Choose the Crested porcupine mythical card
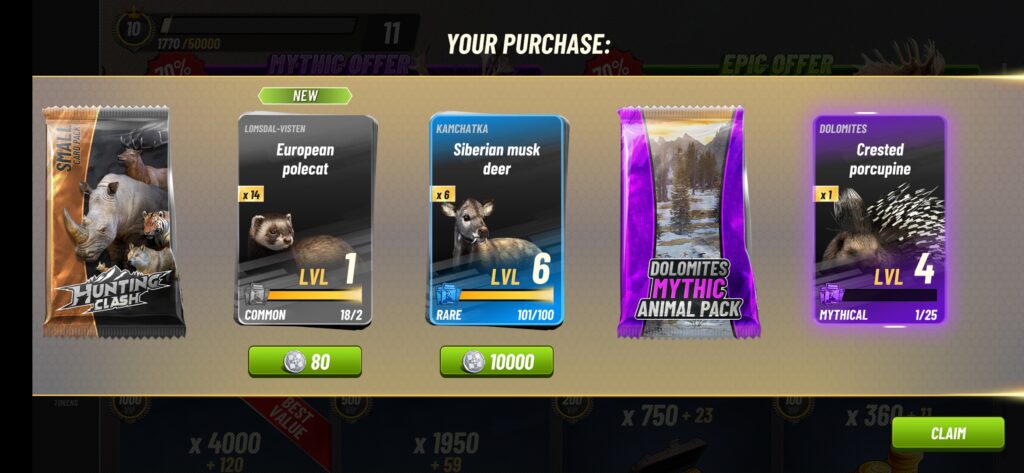The height and width of the screenshot is (473, 1024). point(879,221)
